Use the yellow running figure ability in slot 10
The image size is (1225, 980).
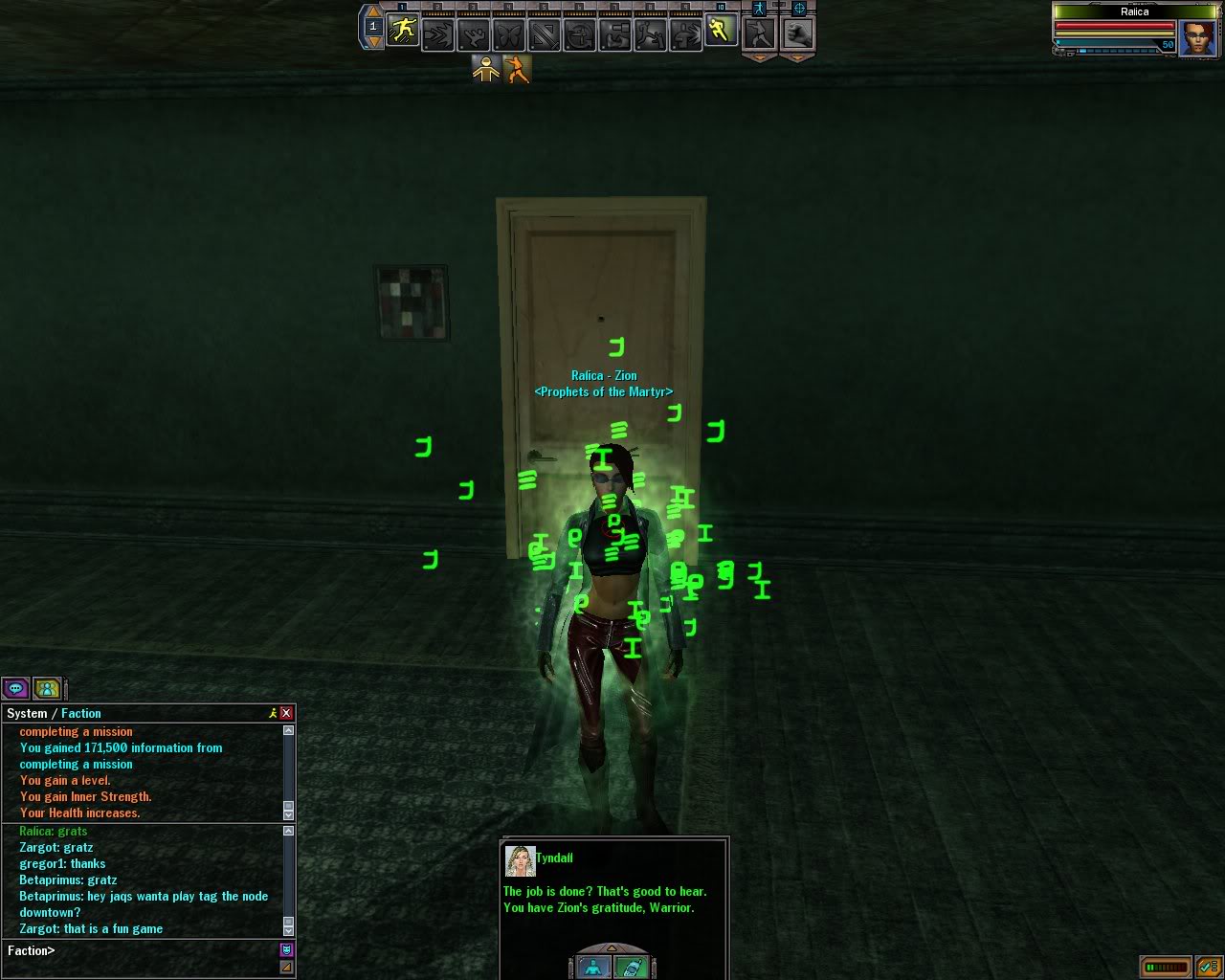[x=720, y=33]
